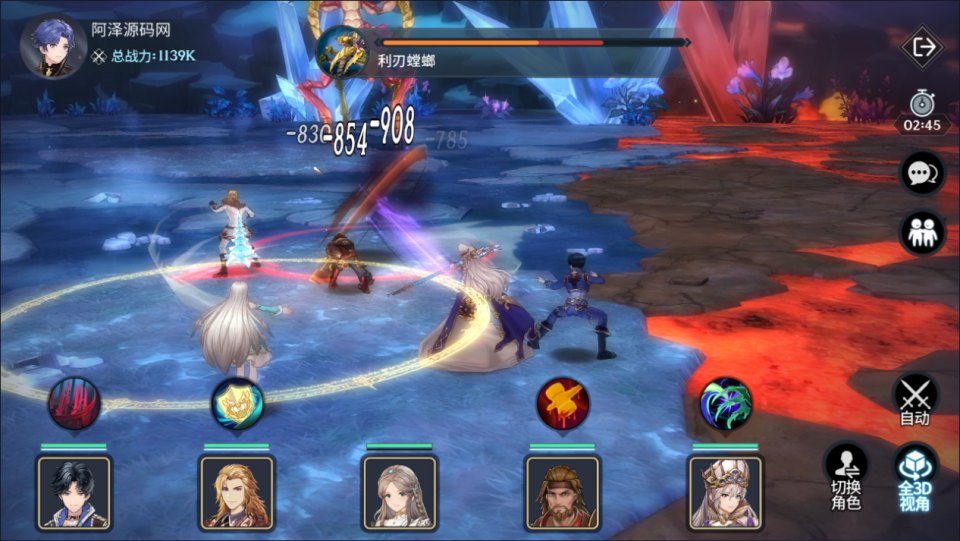Select the blonde long-haired hero portrait

(237, 491)
